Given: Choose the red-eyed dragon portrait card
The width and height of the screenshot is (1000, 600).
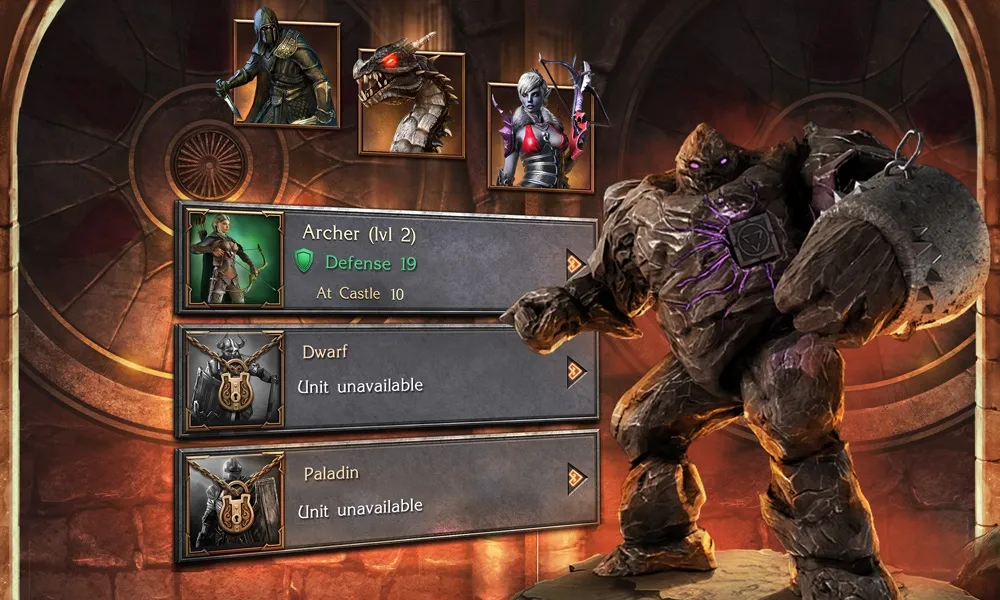Looking at the screenshot, I should 410,102.
